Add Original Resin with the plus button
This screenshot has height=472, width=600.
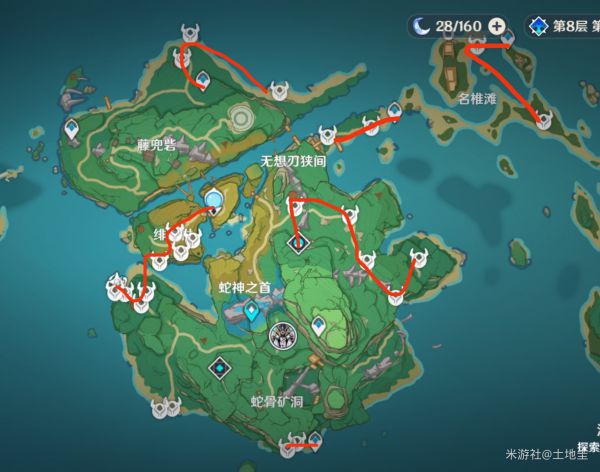[496, 26]
